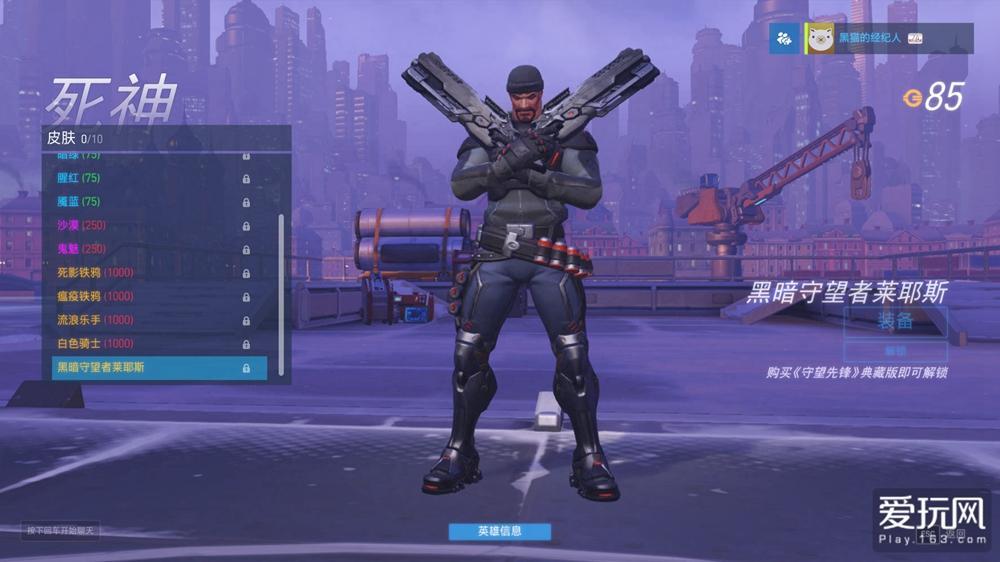Select the 死影铁鸦 skin entry
Viewport: 1000px width, 562px height.
[x=150, y=273]
